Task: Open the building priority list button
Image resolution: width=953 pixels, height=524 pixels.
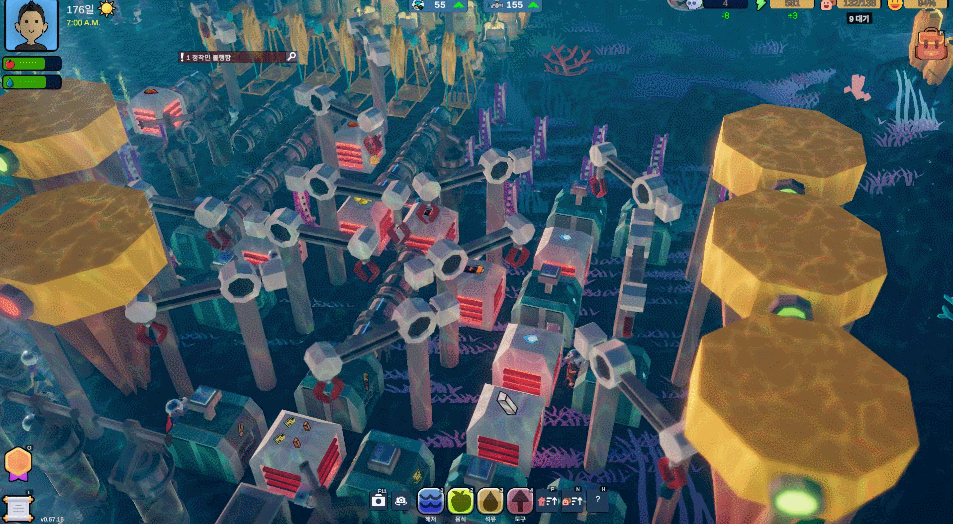Action: tap(548, 500)
